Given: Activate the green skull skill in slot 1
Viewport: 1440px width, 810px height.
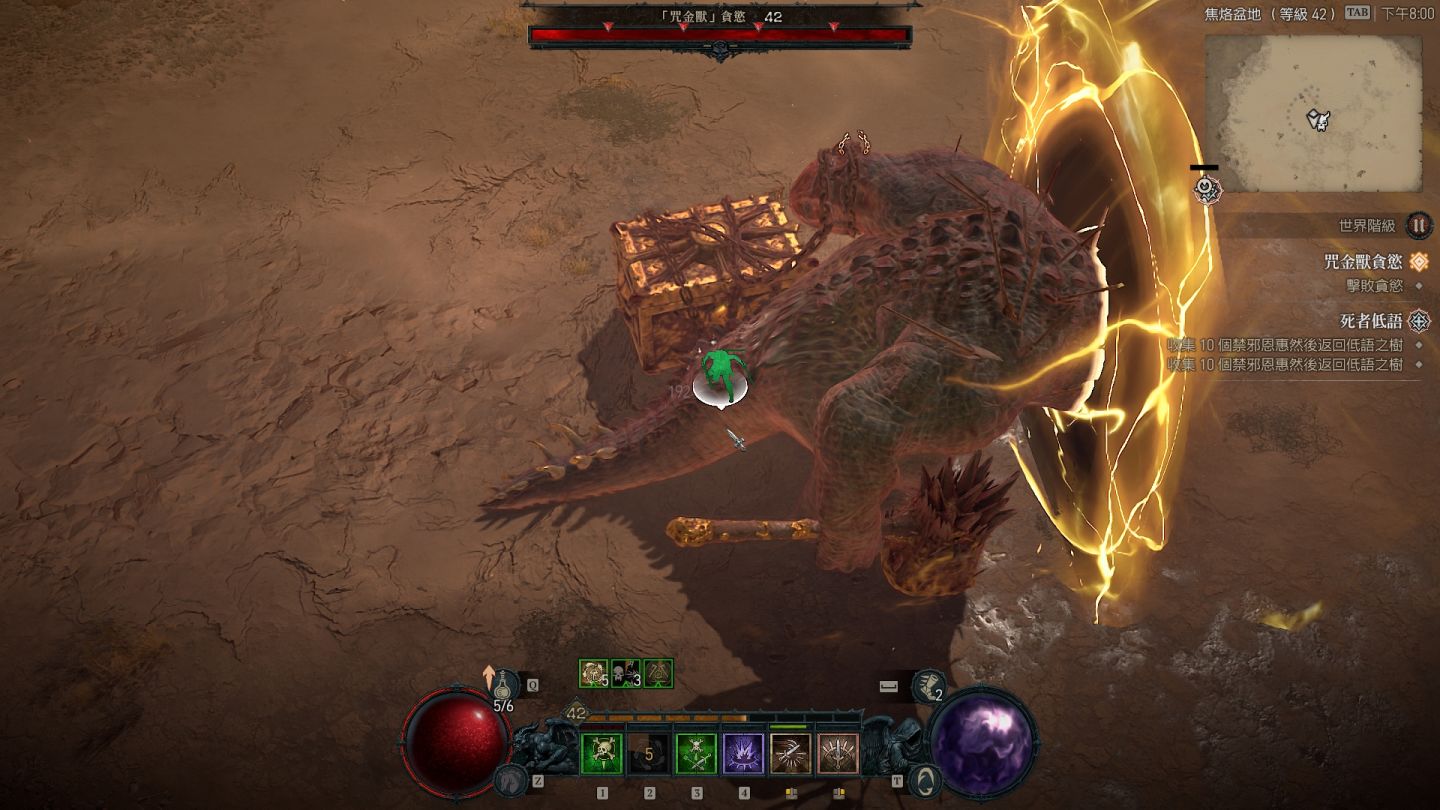Looking at the screenshot, I should click(x=602, y=754).
